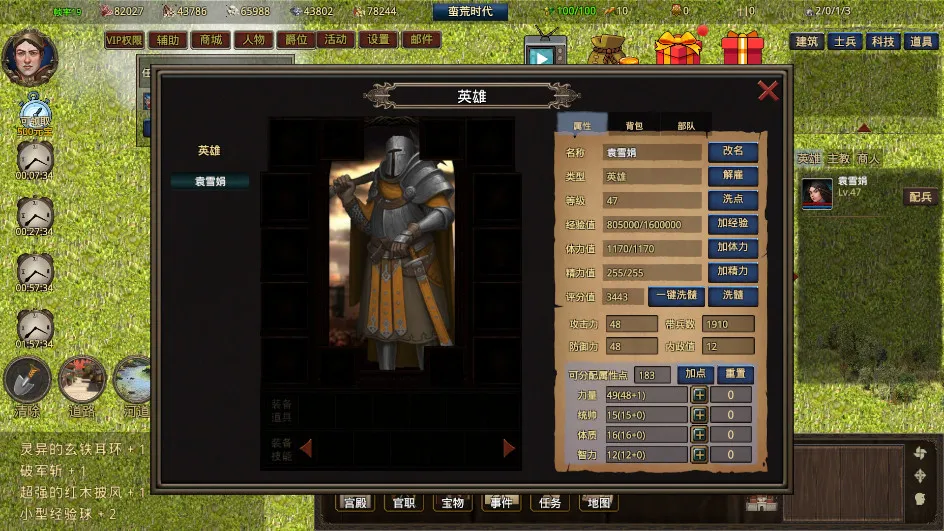
Task: Show next equipped skills with right arrow
Action: (x=509, y=448)
